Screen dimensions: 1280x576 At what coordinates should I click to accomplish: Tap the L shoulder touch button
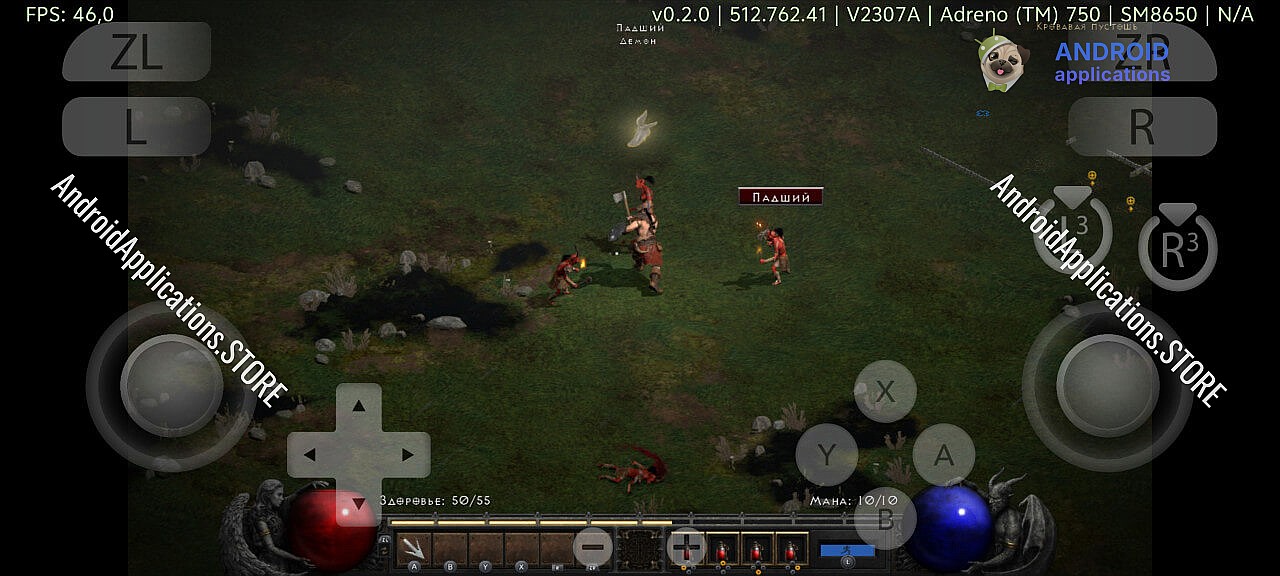136,127
